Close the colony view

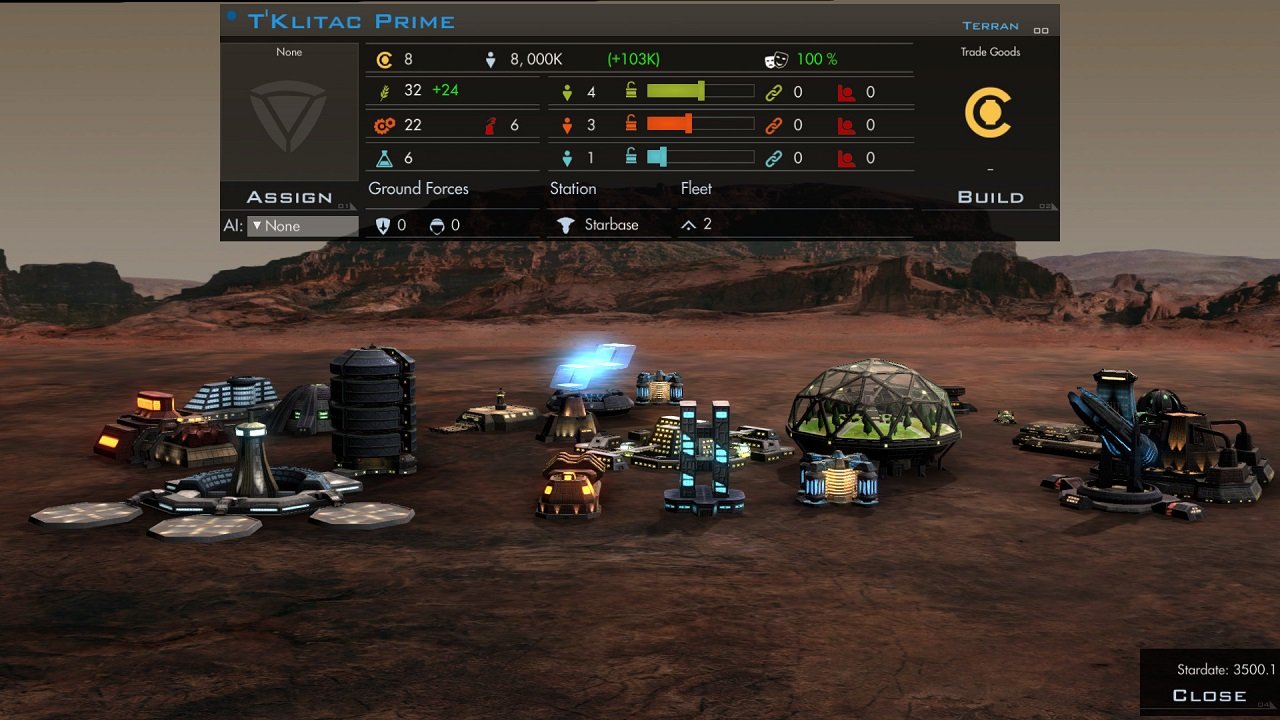[x=1209, y=695]
